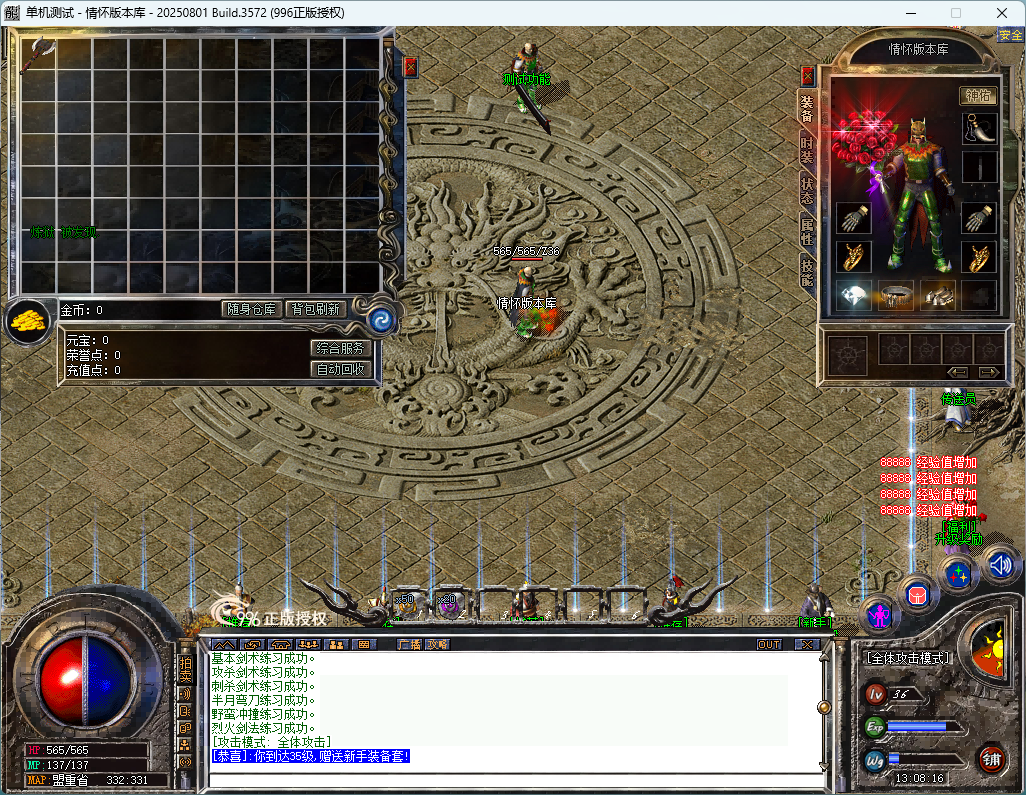Click the gold coin pile icon
This screenshot has height=795, width=1026.
coord(27,320)
